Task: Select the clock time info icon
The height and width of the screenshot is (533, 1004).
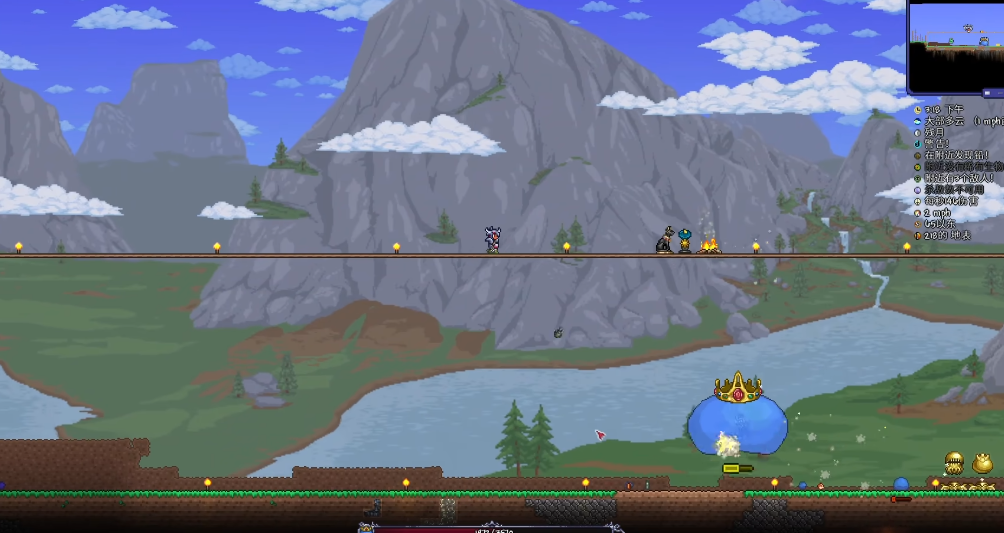Action: [917, 109]
